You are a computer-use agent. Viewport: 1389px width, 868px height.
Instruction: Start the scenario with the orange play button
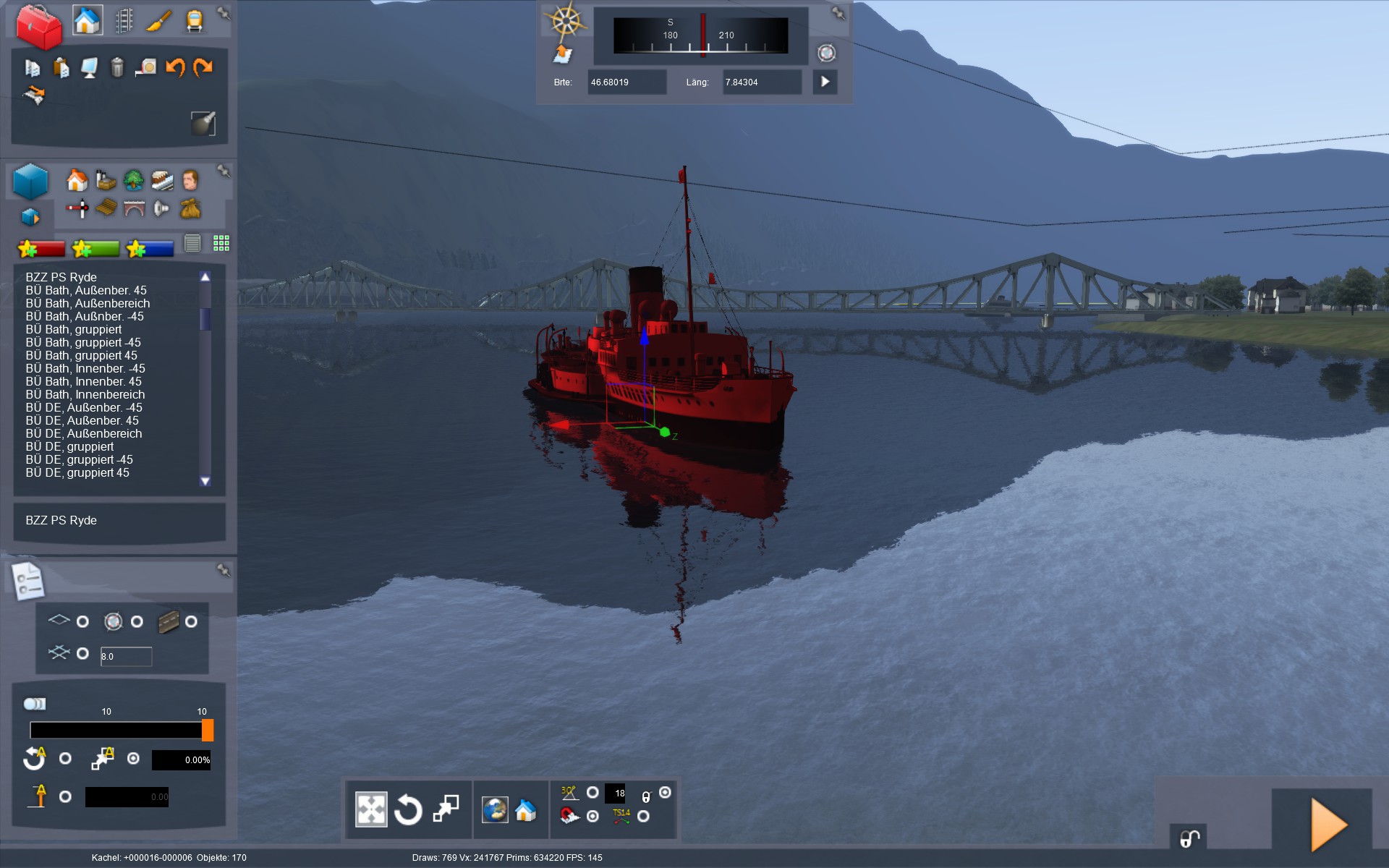coord(1328,825)
